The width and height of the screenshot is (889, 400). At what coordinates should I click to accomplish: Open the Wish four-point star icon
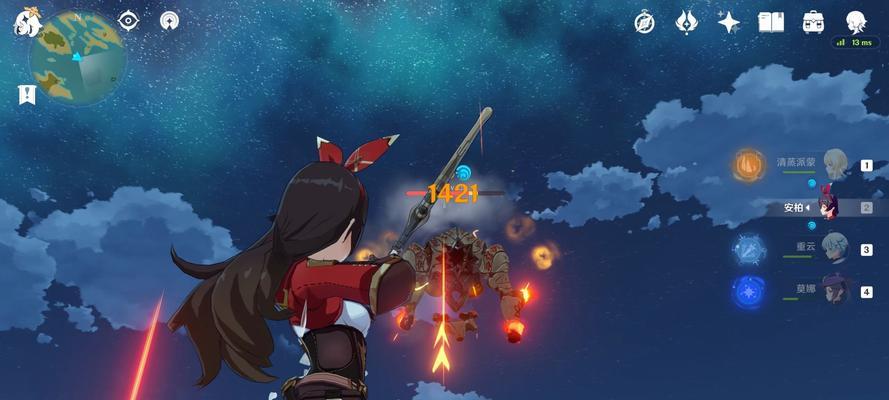(729, 22)
